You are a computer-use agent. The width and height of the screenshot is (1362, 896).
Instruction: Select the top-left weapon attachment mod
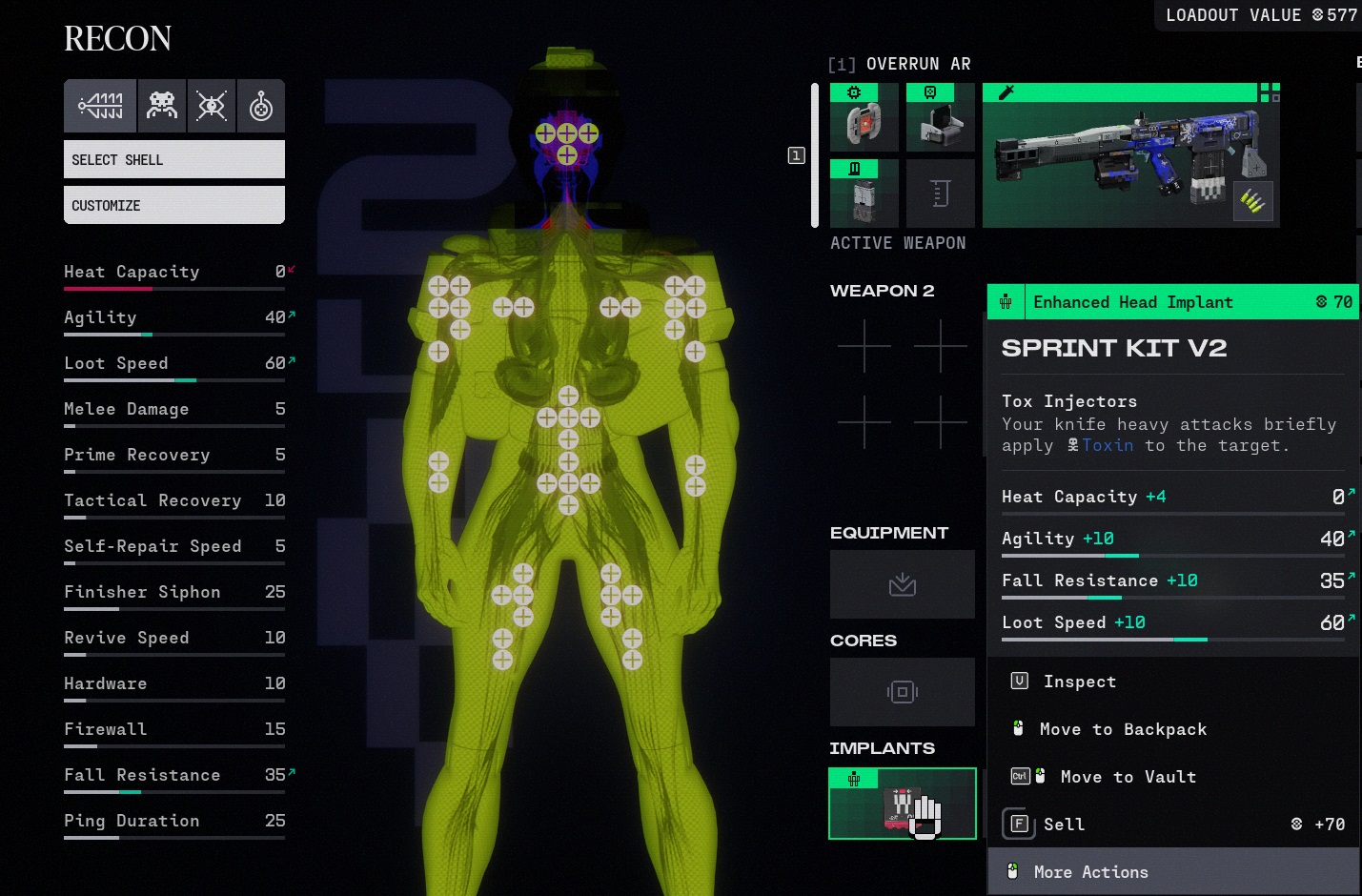coord(864,118)
